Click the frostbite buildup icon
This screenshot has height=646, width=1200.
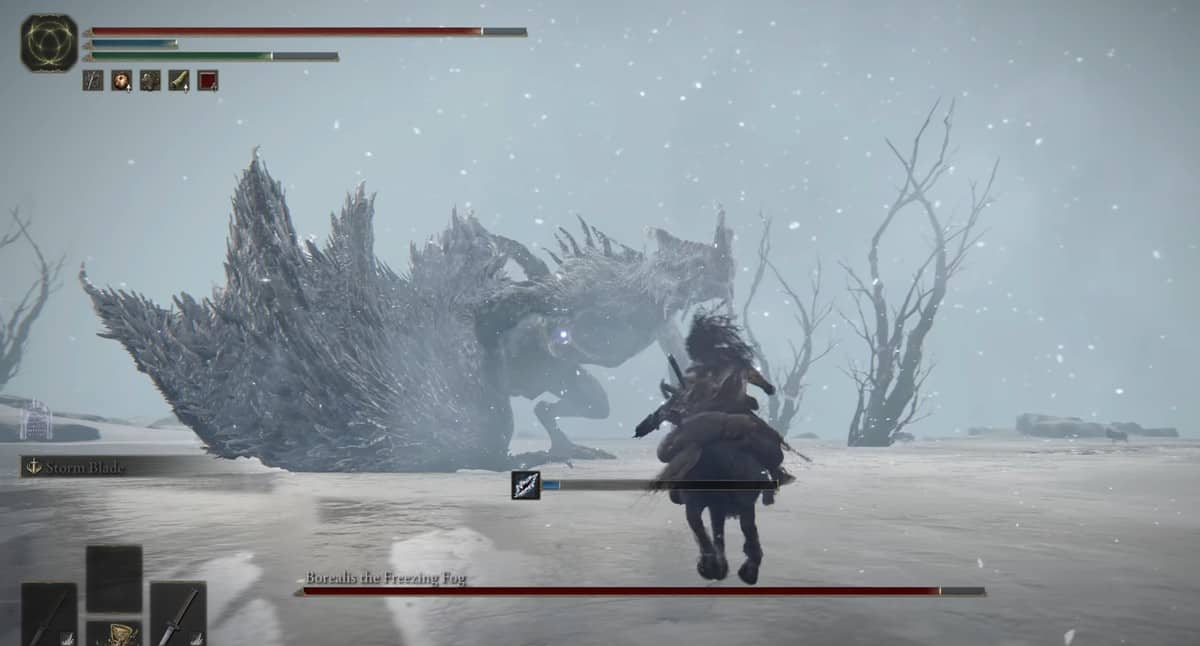(526, 485)
